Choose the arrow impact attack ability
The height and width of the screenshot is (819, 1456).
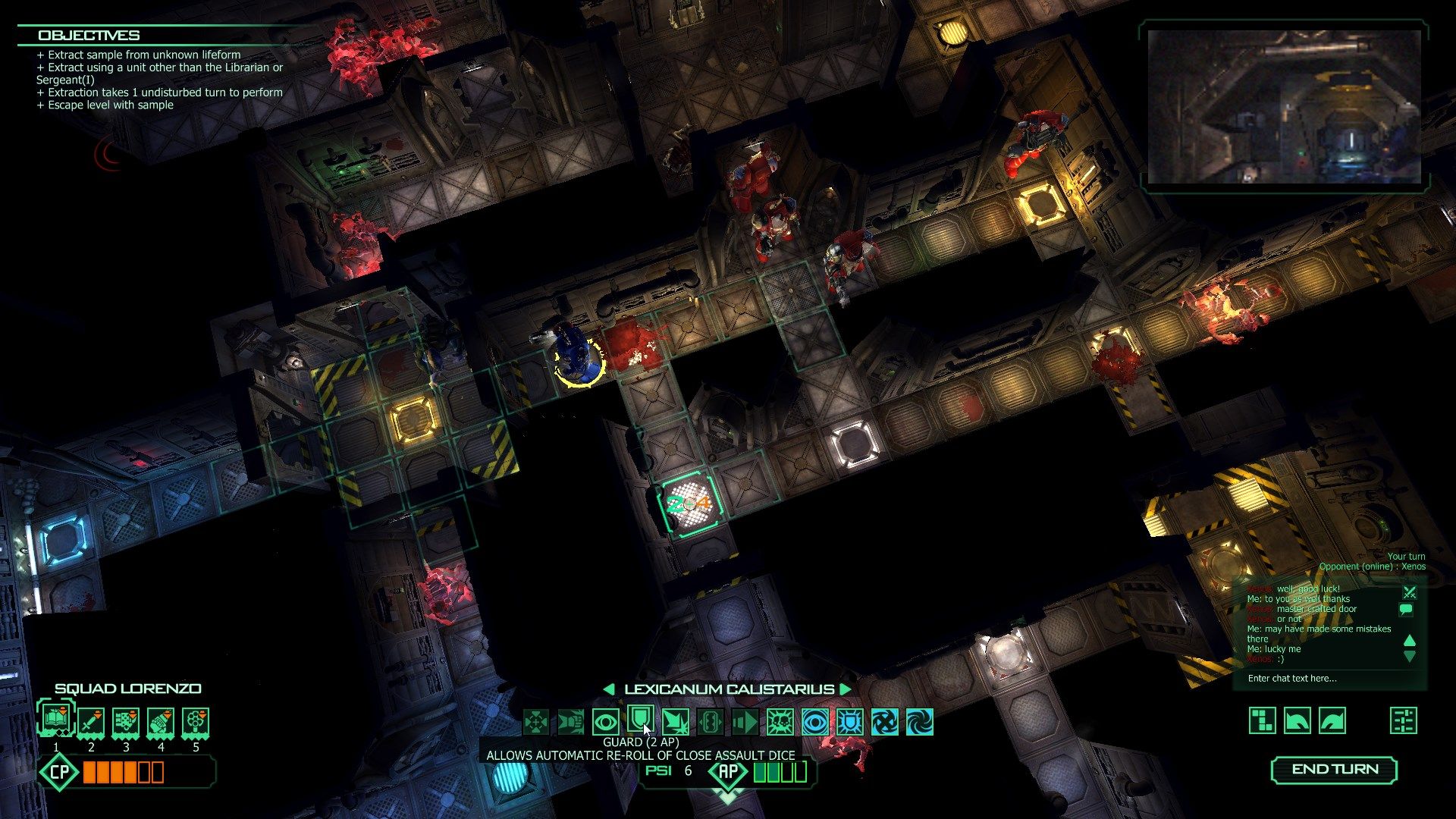tap(675, 722)
